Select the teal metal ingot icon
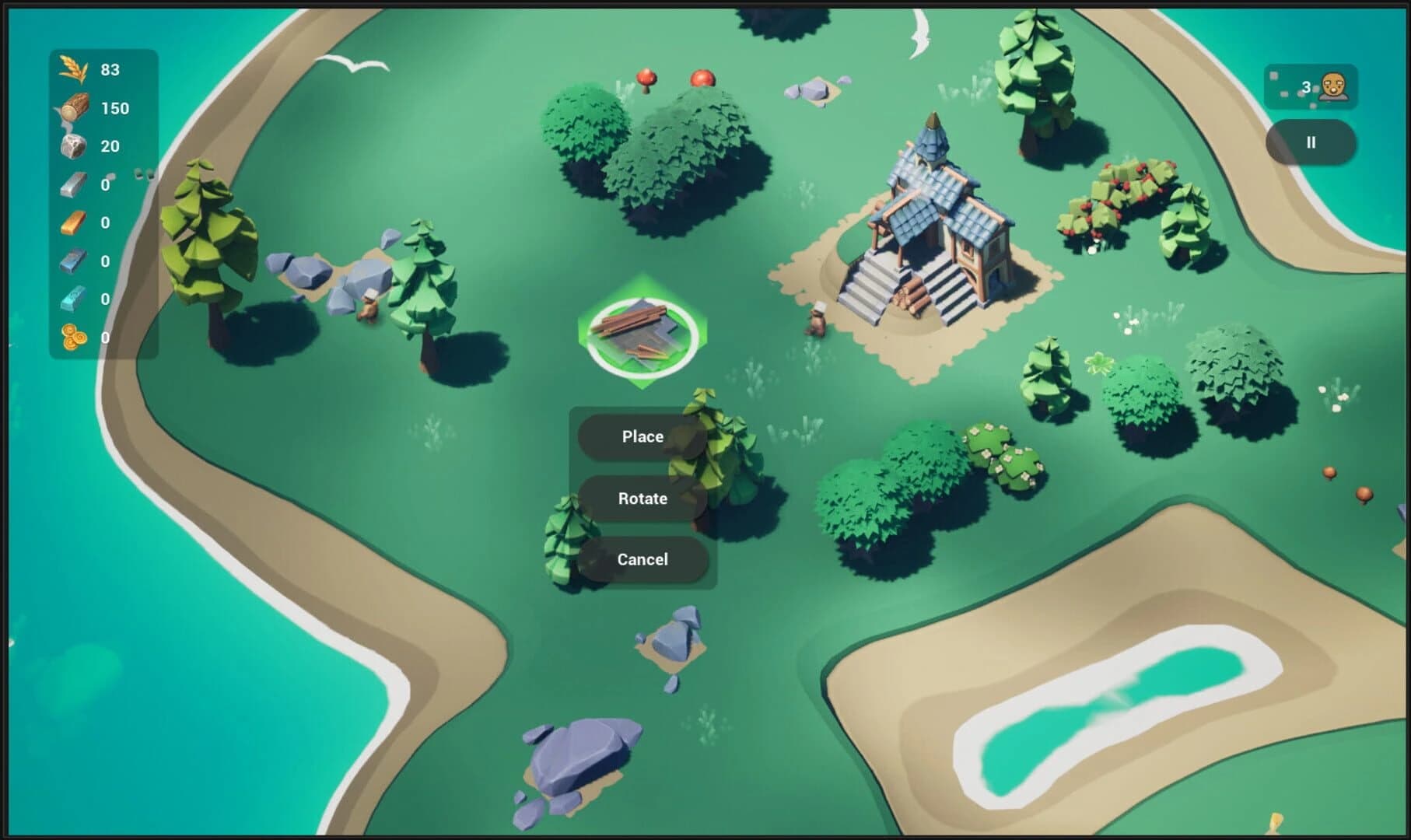1411x840 pixels. [74, 299]
